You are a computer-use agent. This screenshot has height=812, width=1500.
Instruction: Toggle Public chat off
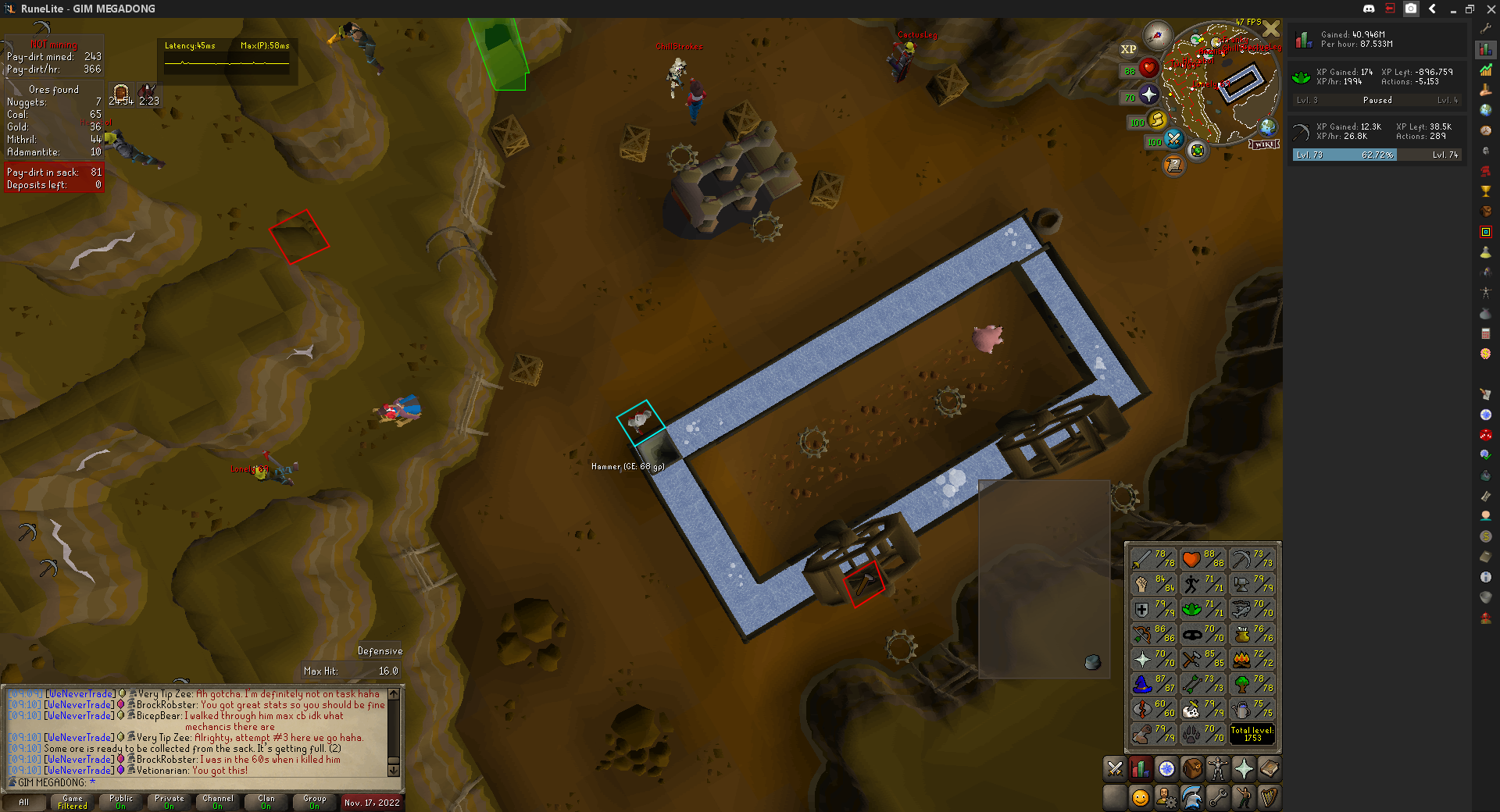pos(120,803)
